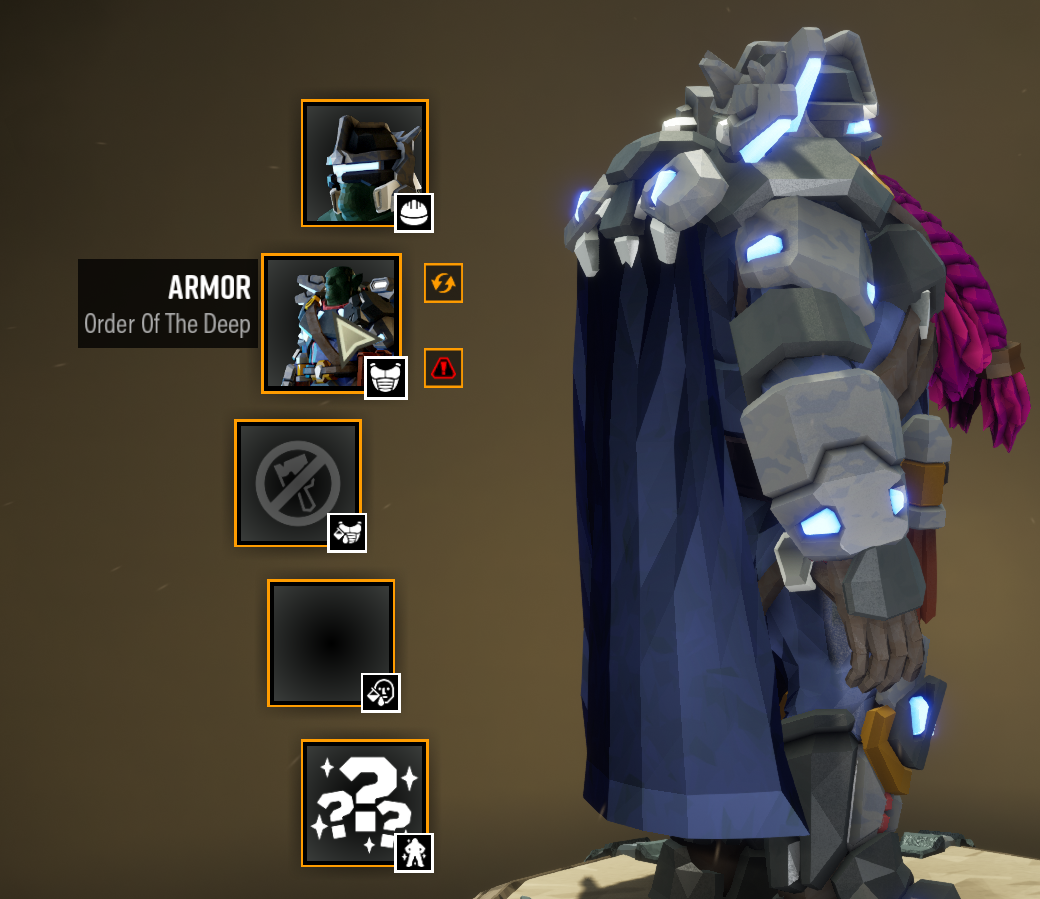Open the Order Of The Deep armor slot
1040x899 pixels.
(331, 322)
